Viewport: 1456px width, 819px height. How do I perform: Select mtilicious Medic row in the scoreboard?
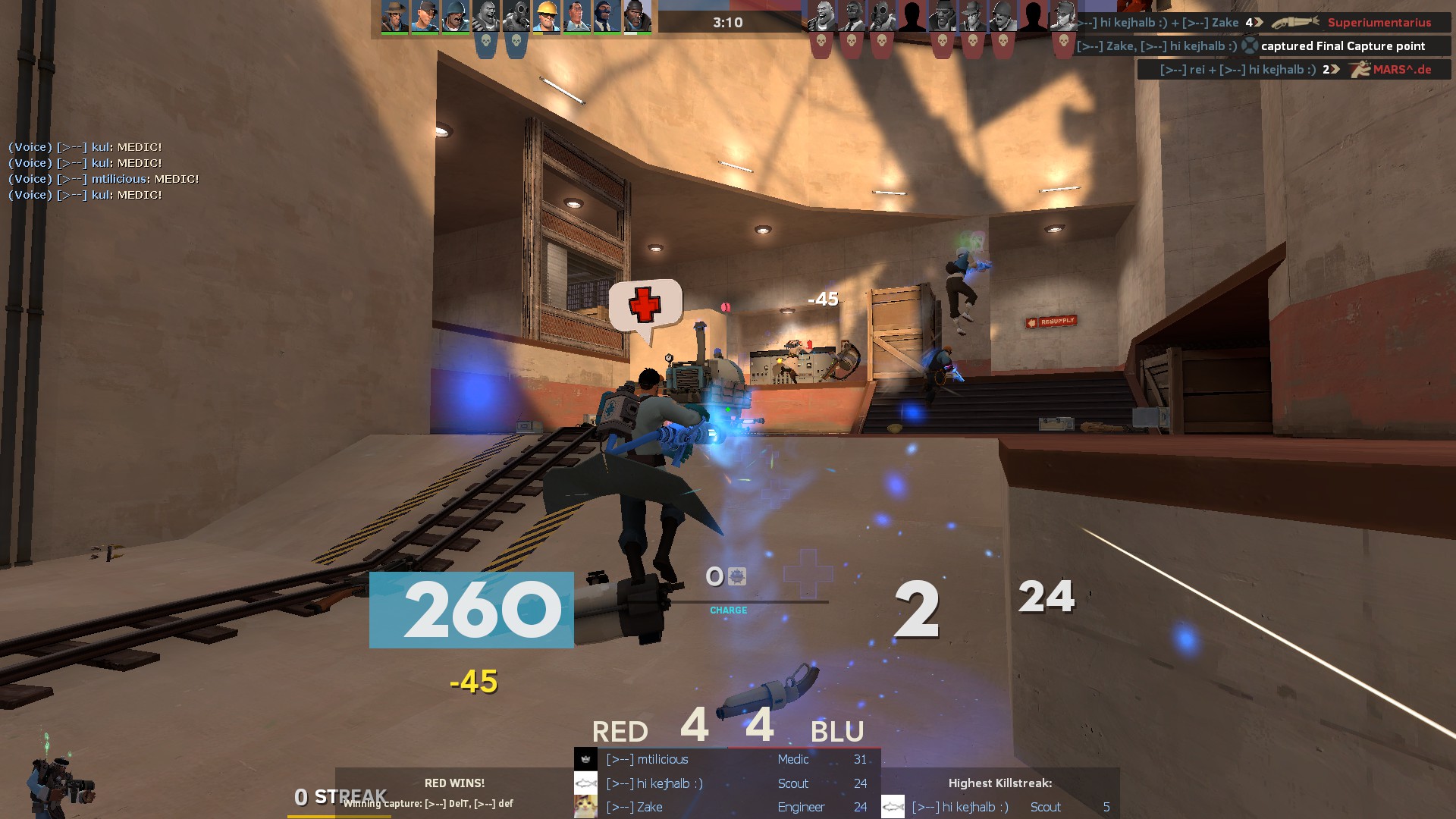726,759
